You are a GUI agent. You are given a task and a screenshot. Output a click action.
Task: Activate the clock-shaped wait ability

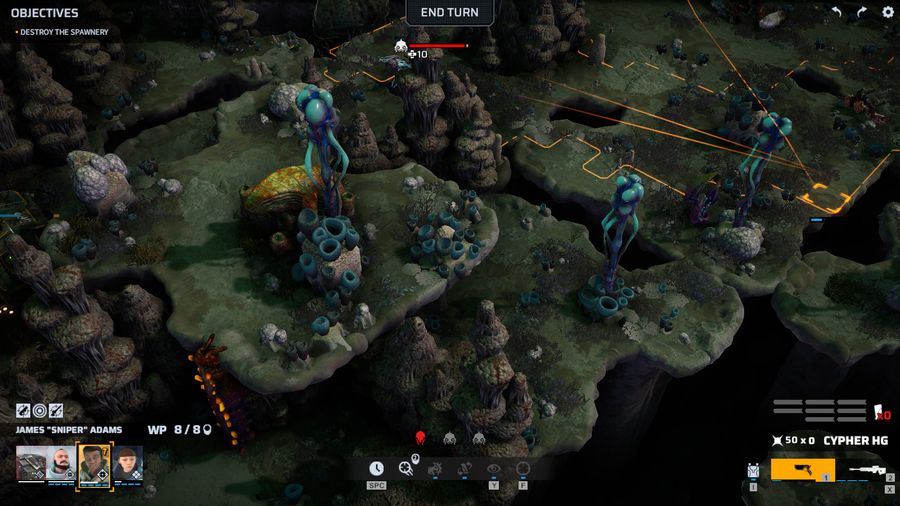[376, 468]
